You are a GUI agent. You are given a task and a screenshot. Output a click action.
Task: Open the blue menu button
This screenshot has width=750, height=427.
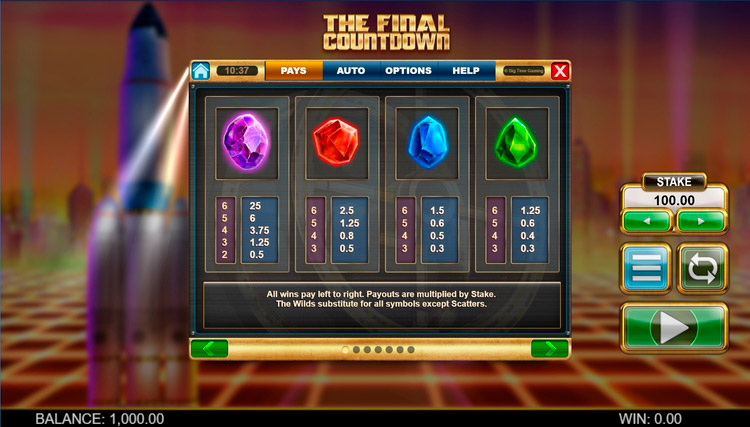(646, 268)
